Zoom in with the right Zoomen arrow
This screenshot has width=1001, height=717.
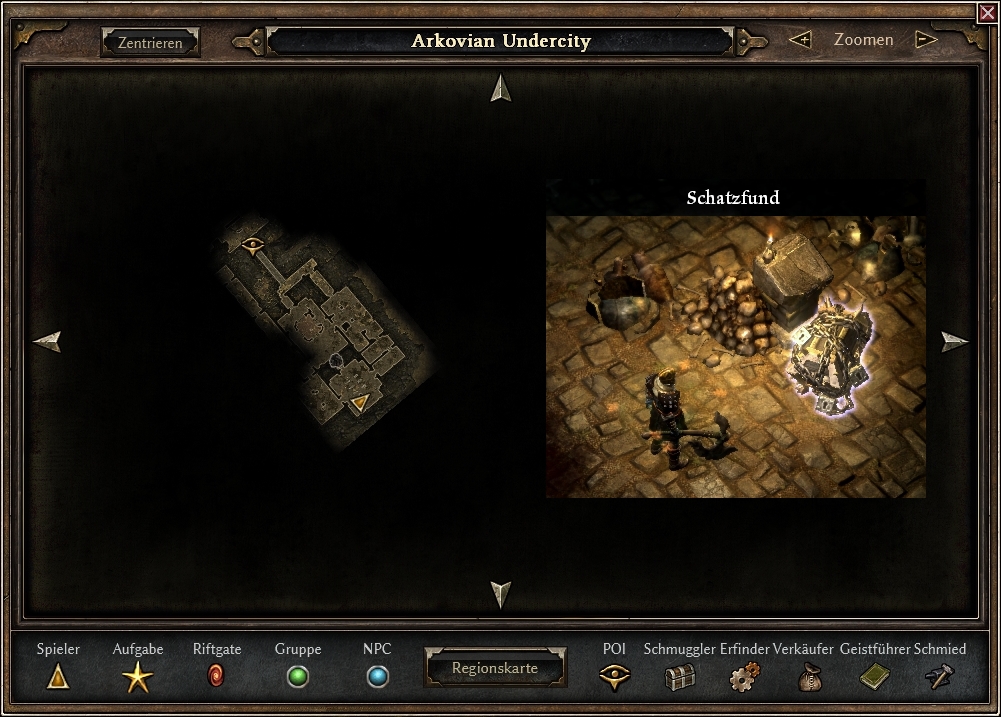pos(926,40)
